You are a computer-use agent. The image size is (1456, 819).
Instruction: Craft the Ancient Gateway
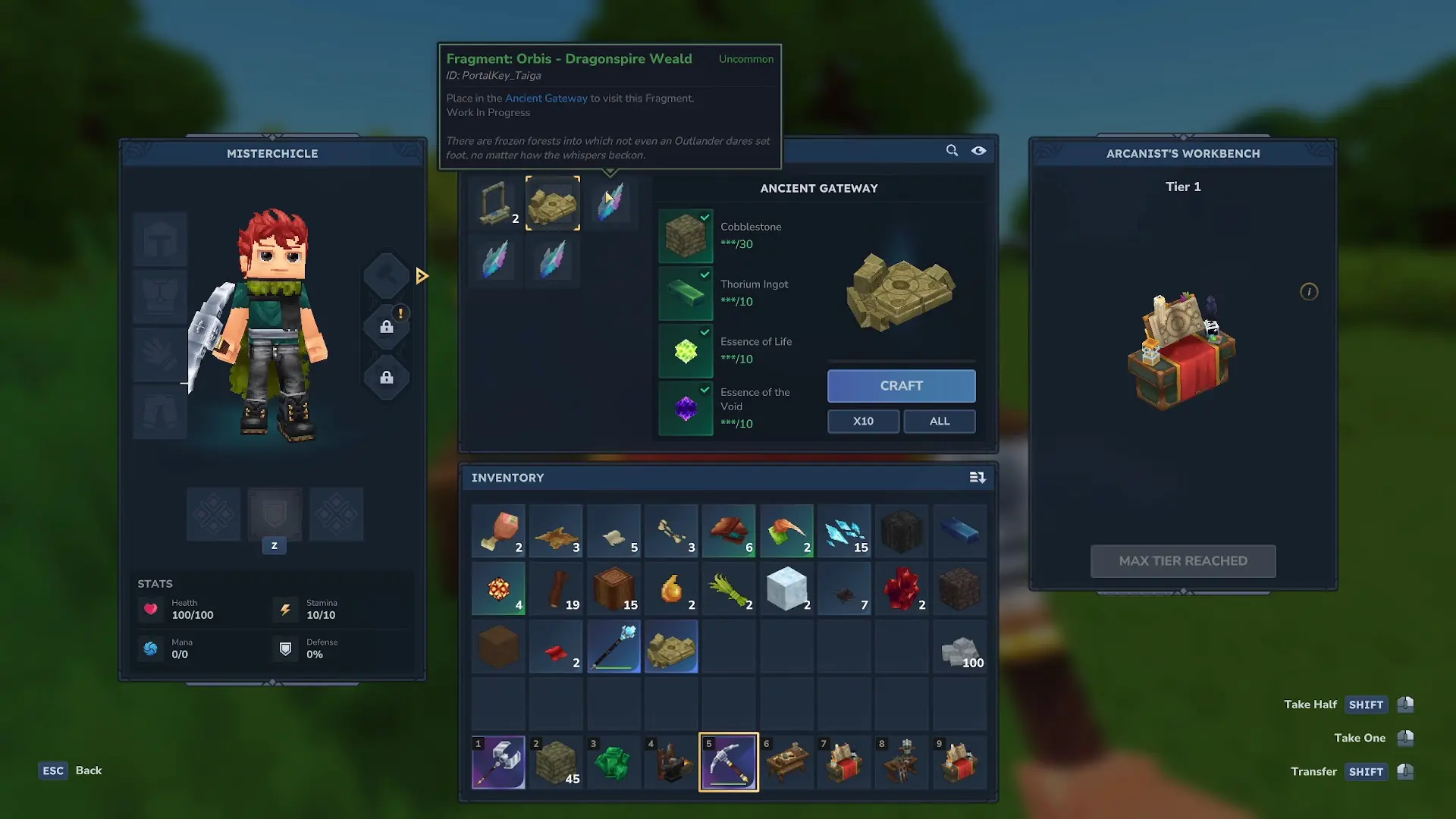[901, 386]
